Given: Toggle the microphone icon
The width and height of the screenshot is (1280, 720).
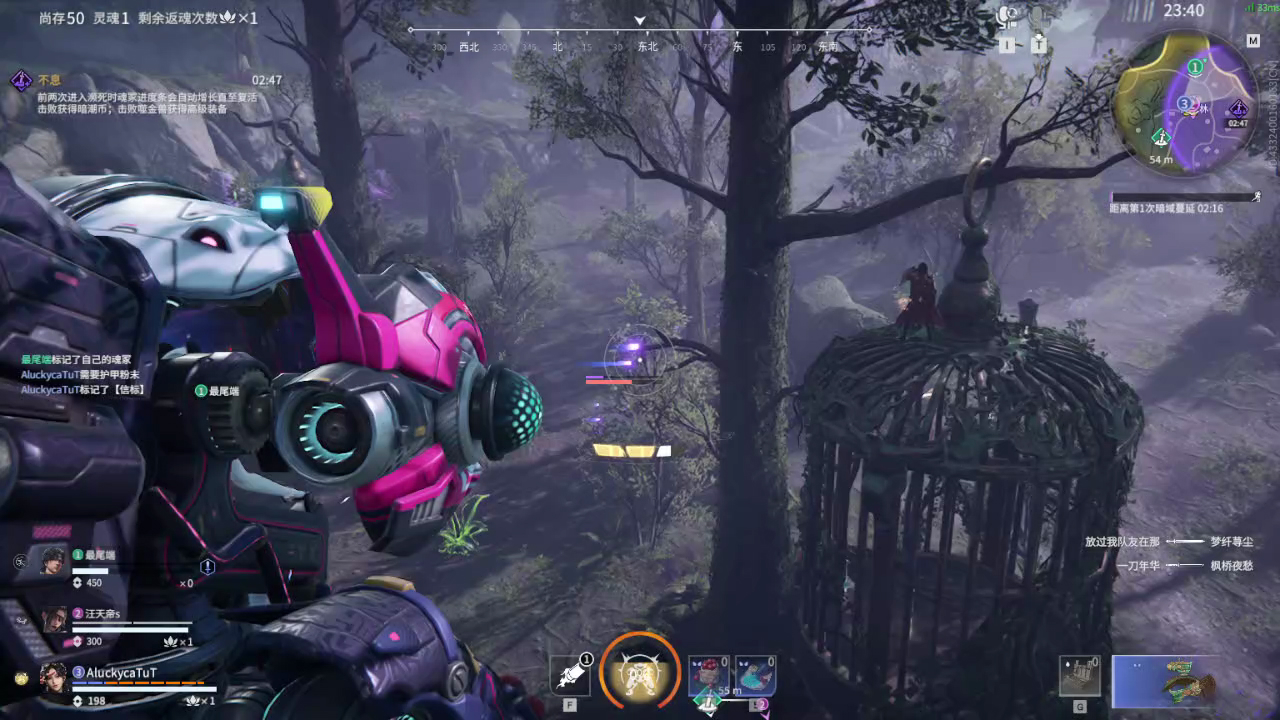Looking at the screenshot, I should pyautogui.click(x=1038, y=17).
